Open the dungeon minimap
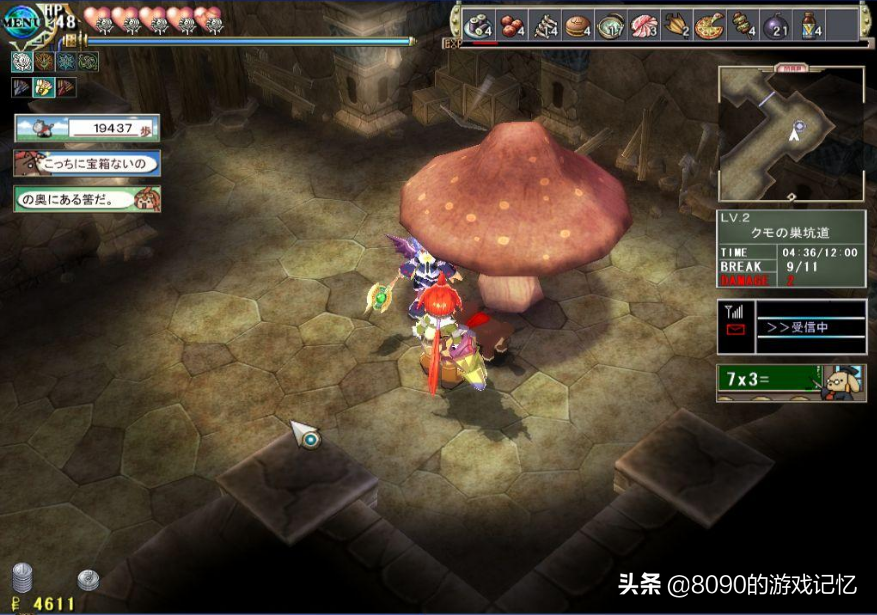 click(791, 135)
